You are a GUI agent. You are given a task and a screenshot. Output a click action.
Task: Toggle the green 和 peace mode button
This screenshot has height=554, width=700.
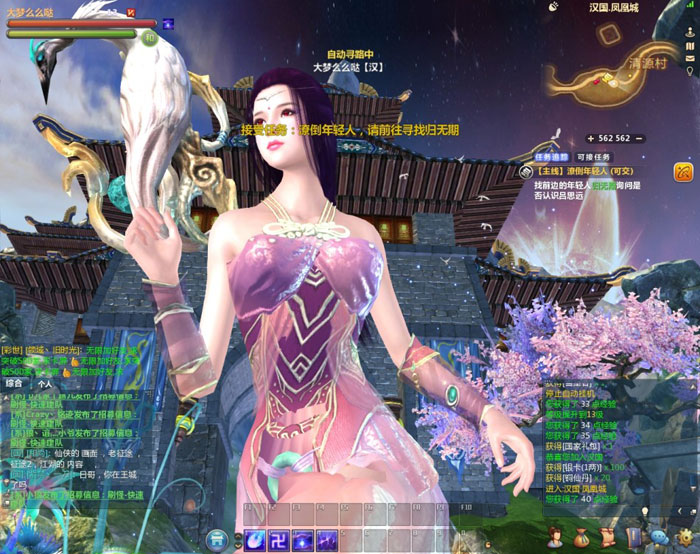[x=150, y=38]
